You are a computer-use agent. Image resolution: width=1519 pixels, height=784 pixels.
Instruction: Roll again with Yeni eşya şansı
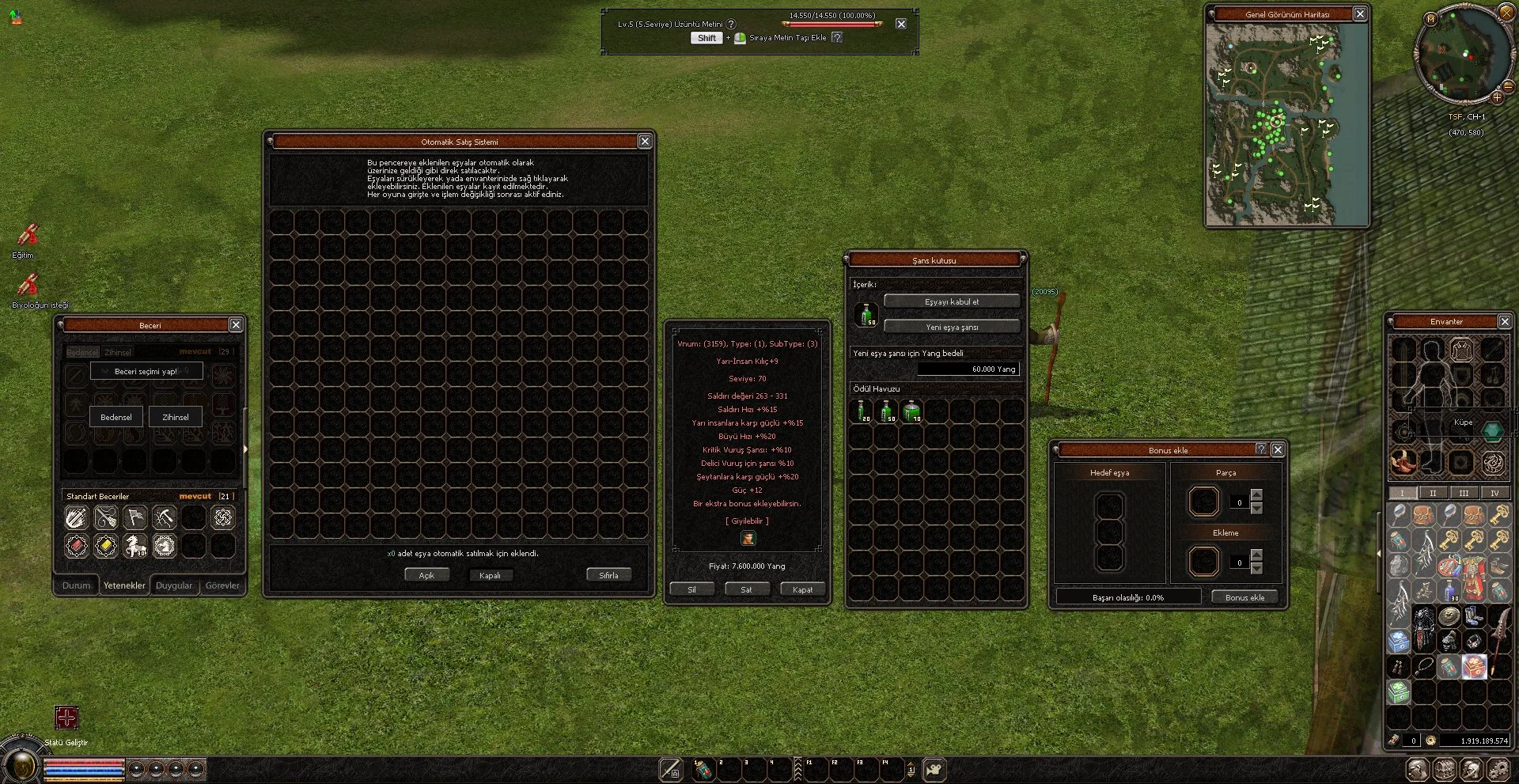click(951, 327)
